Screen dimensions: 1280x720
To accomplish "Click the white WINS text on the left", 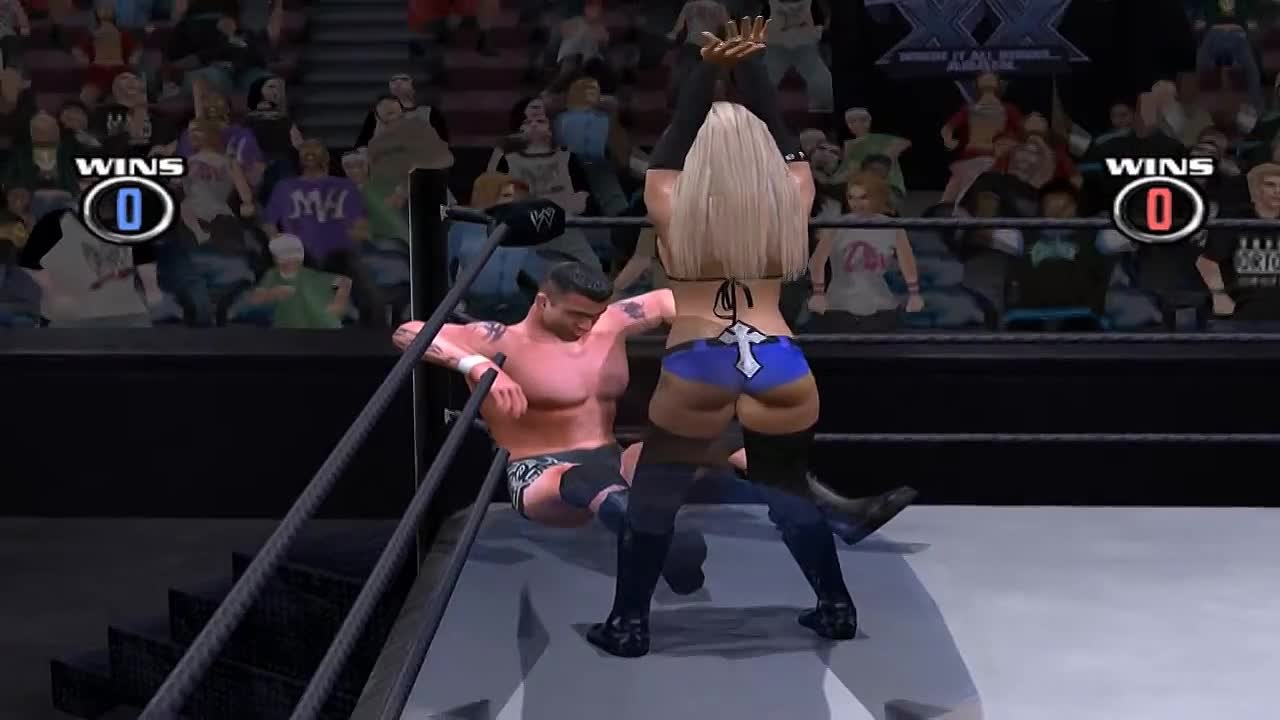I will coord(124,163).
